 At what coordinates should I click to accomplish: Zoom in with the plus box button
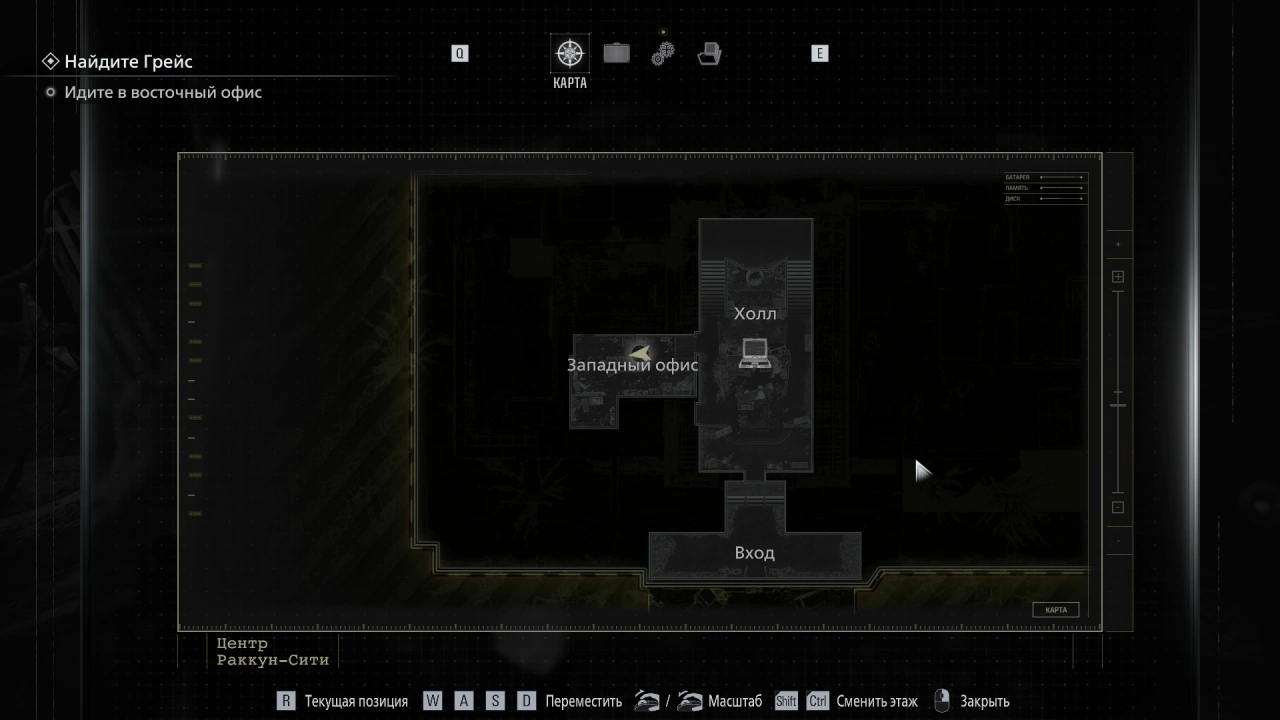coord(1118,277)
